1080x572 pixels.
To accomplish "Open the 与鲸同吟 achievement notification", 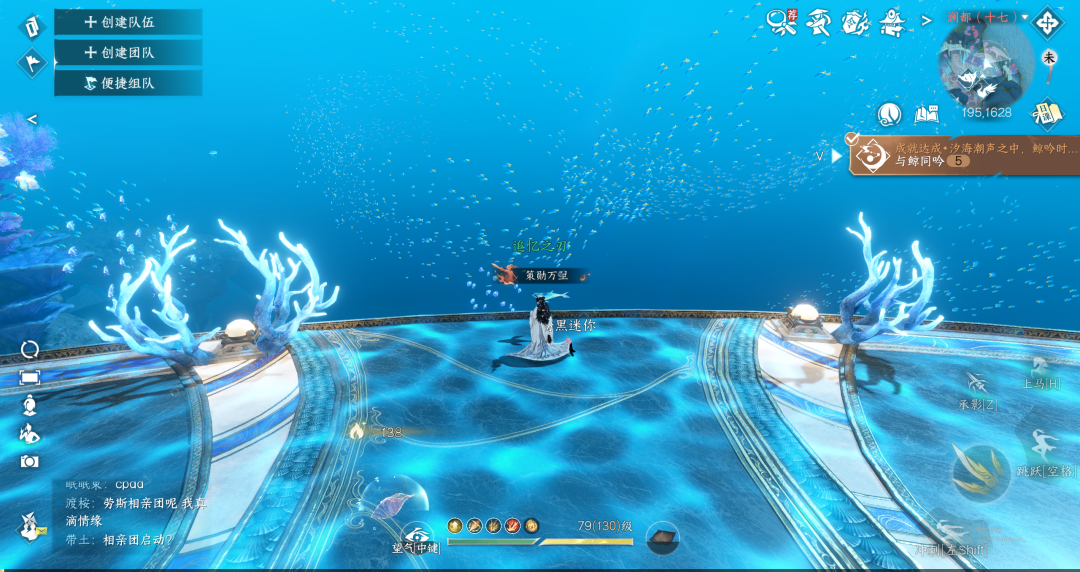I will coord(964,154).
